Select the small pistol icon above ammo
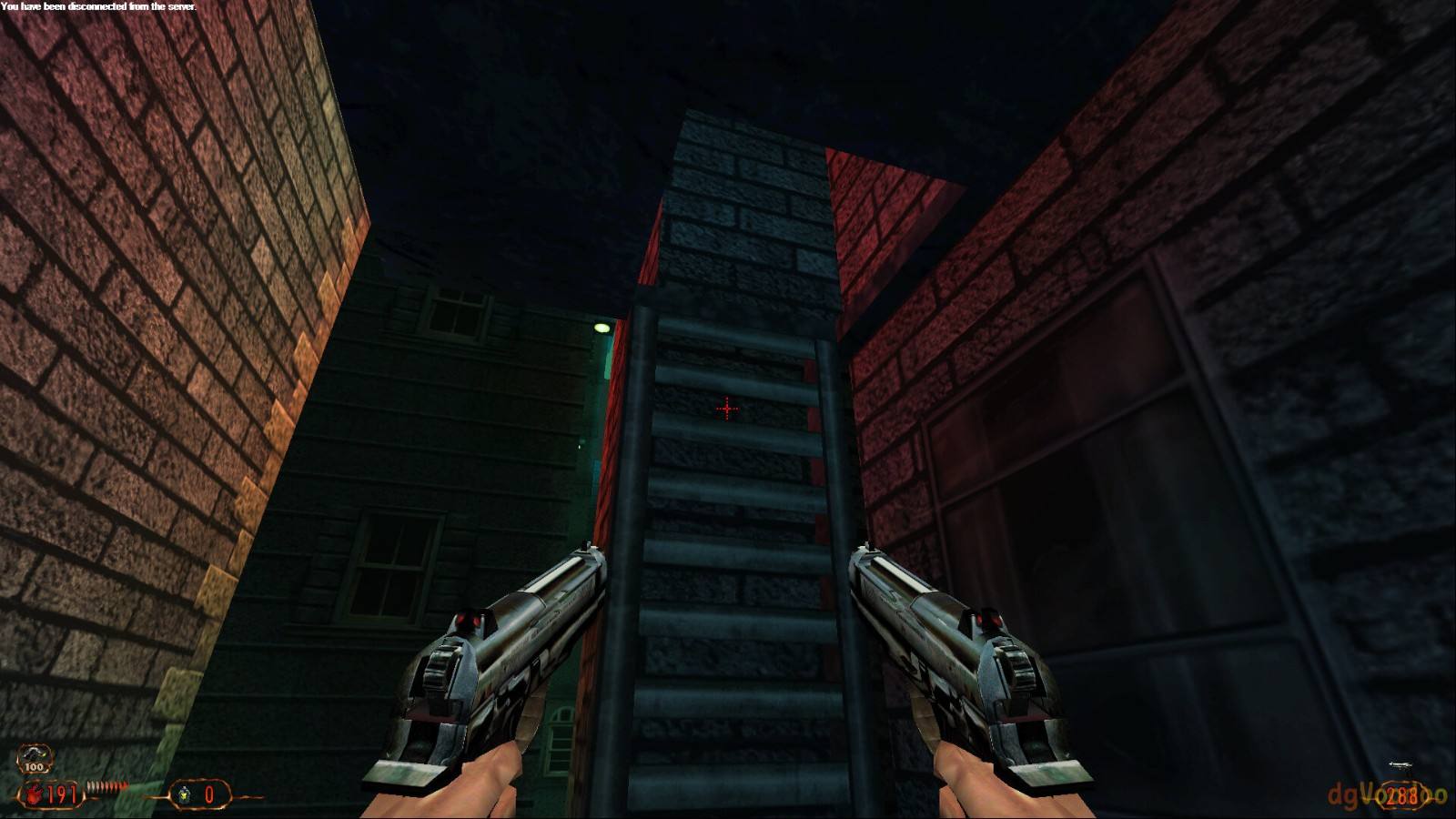The width and height of the screenshot is (1456, 819). (1400, 767)
